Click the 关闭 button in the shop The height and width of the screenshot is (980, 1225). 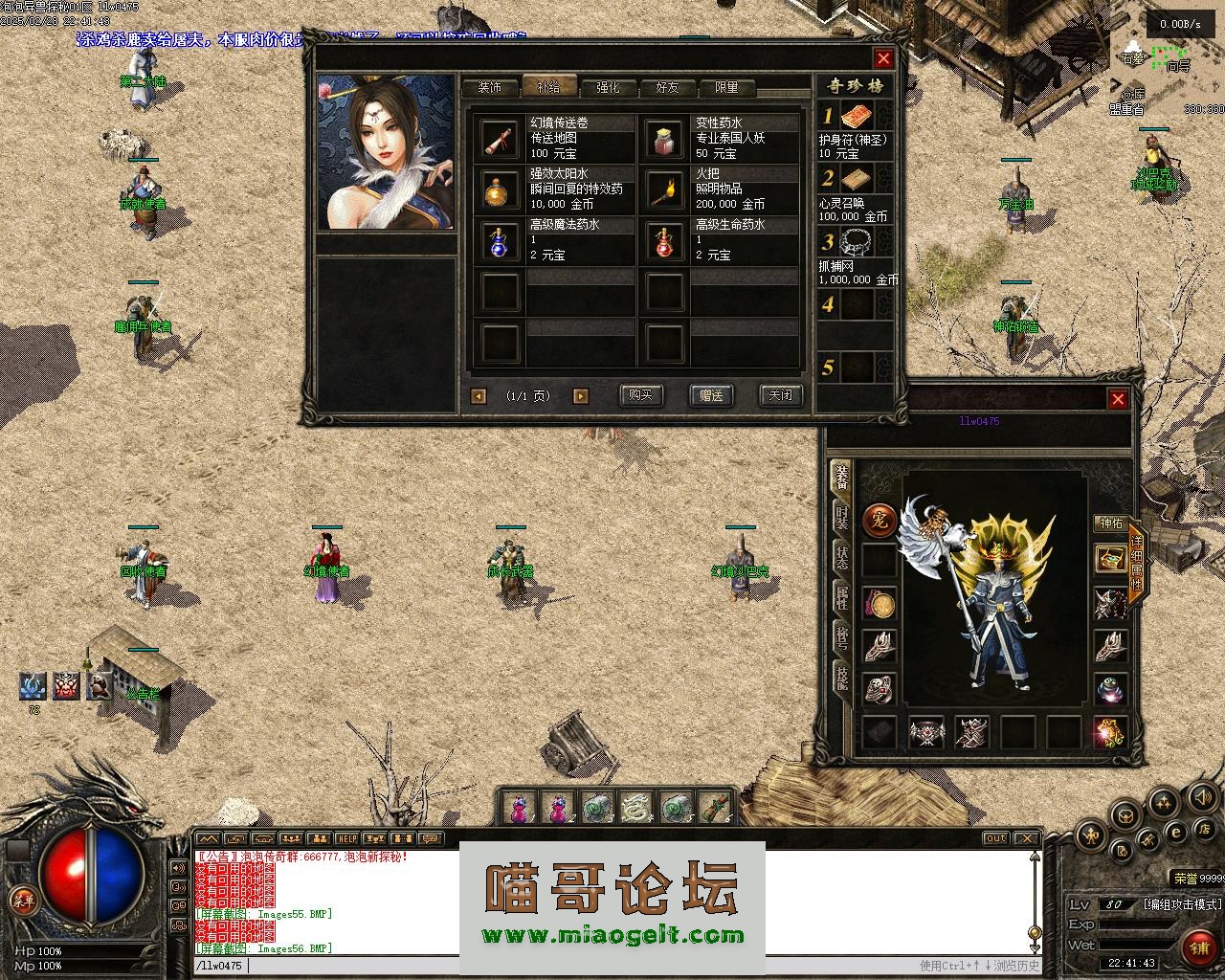click(x=780, y=395)
